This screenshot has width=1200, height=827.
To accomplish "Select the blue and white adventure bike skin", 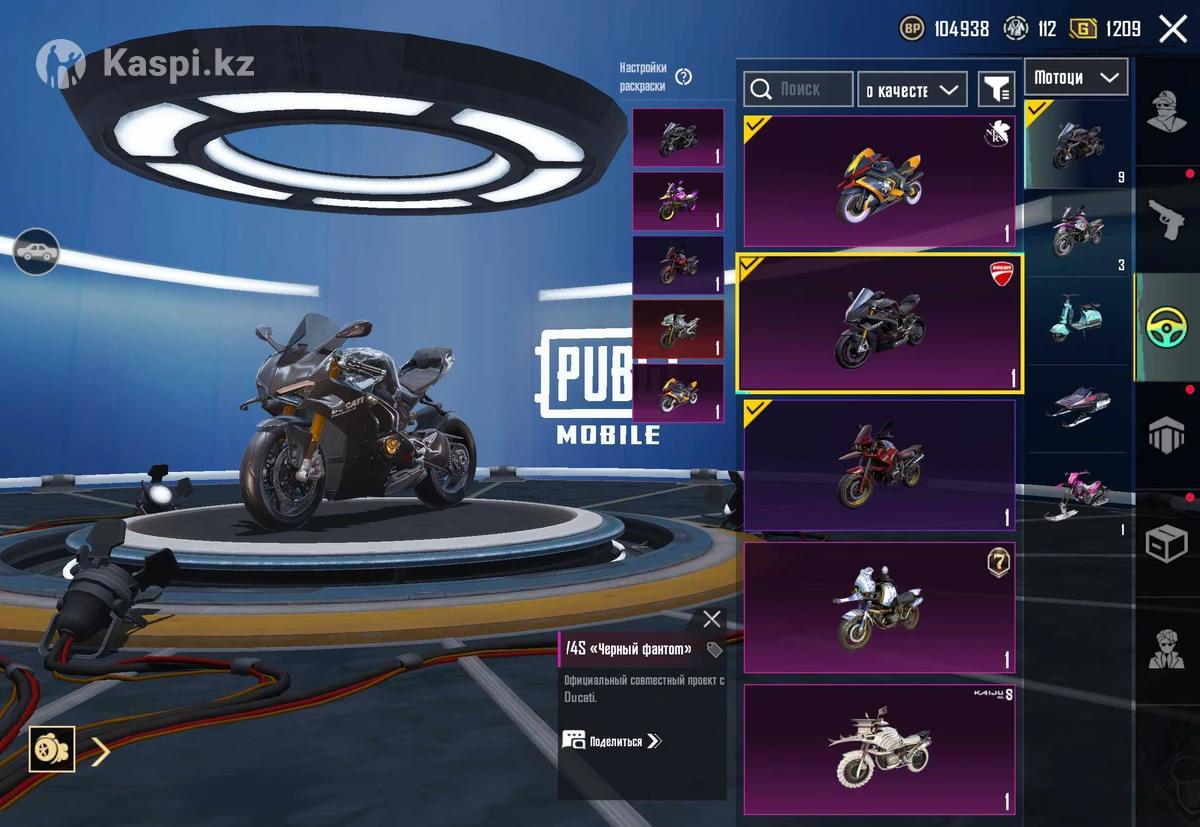I will click(879, 607).
